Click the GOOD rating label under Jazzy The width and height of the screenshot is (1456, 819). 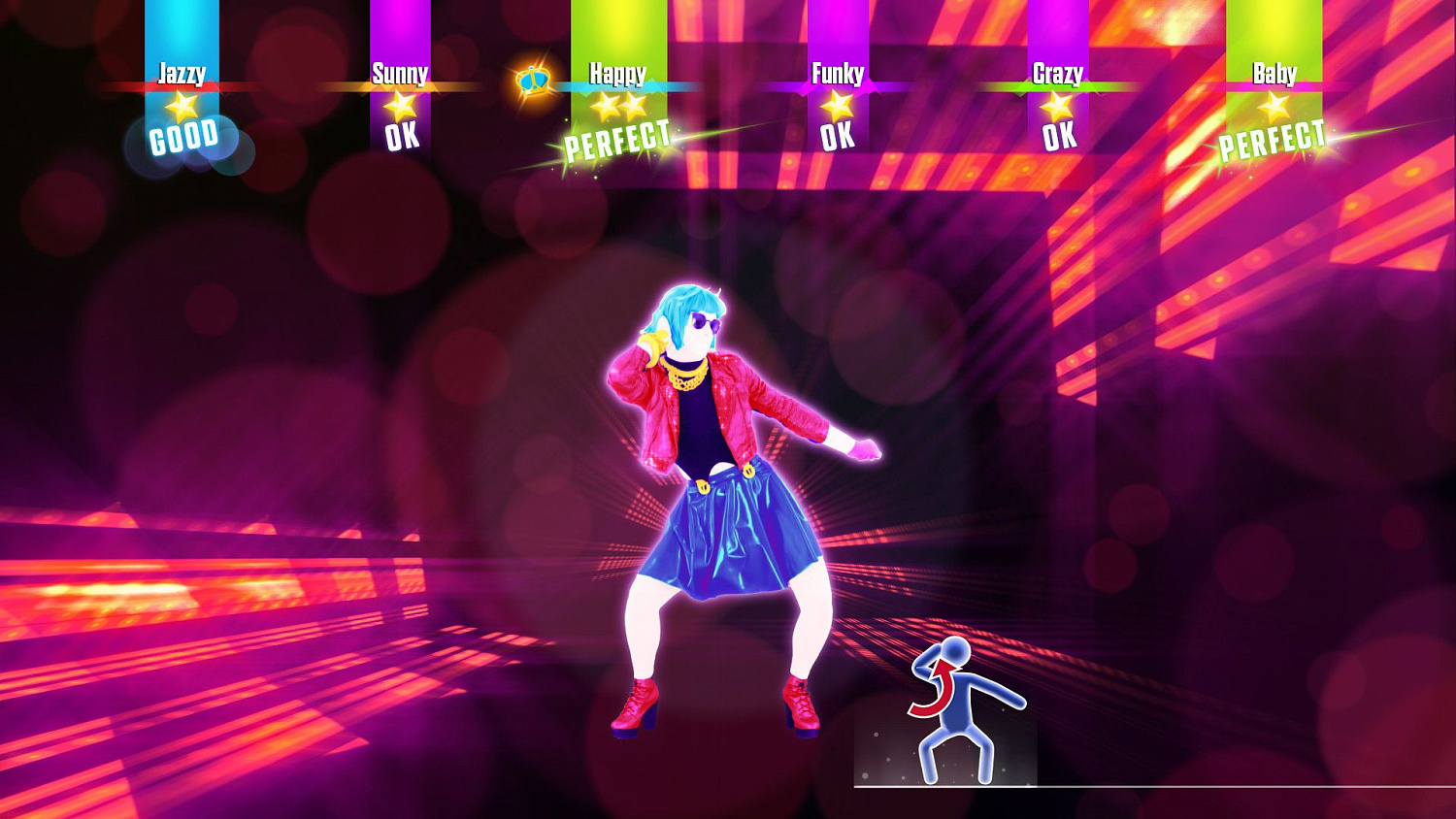click(x=185, y=136)
